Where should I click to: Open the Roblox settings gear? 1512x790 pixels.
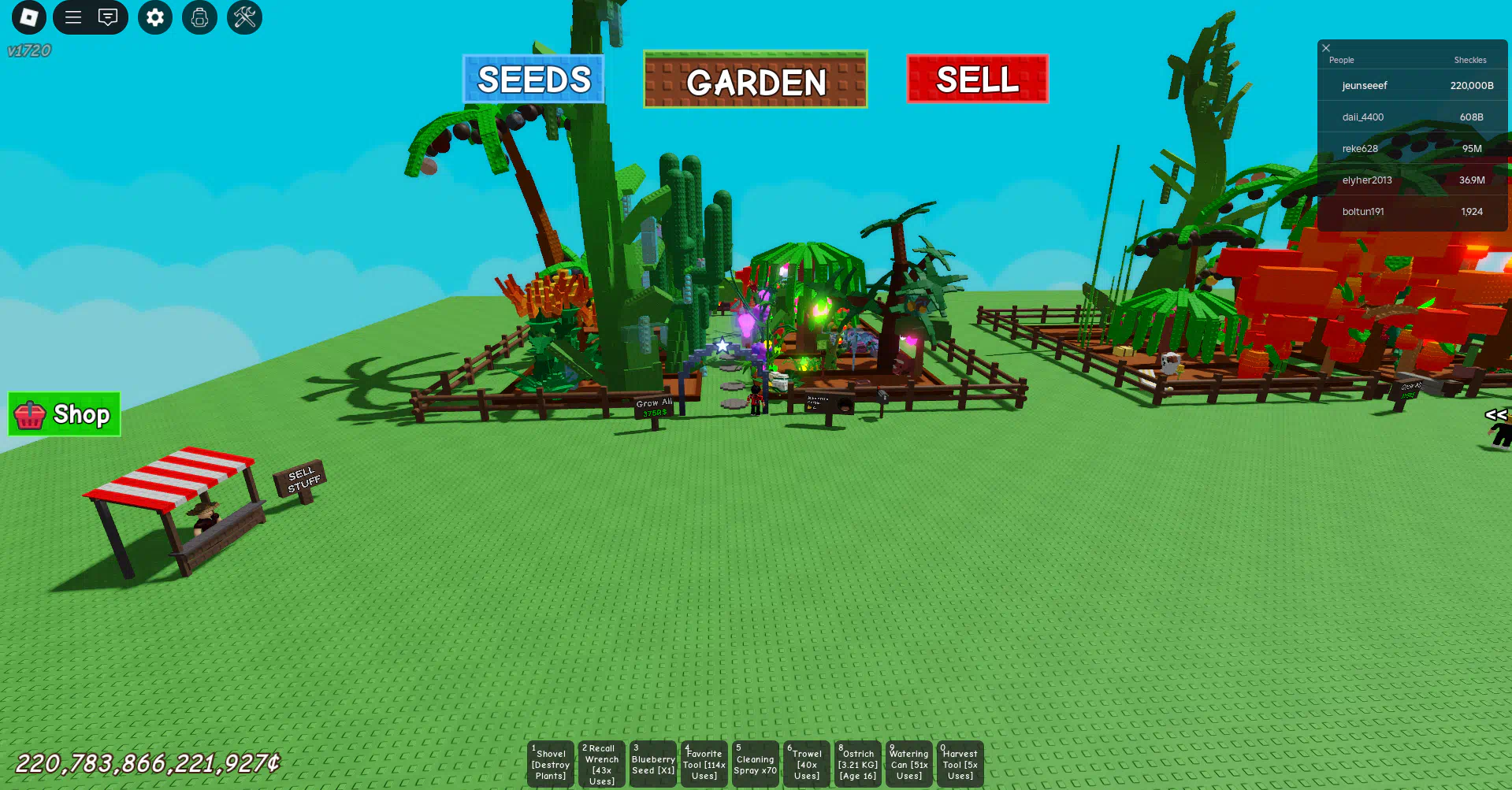tap(154, 17)
